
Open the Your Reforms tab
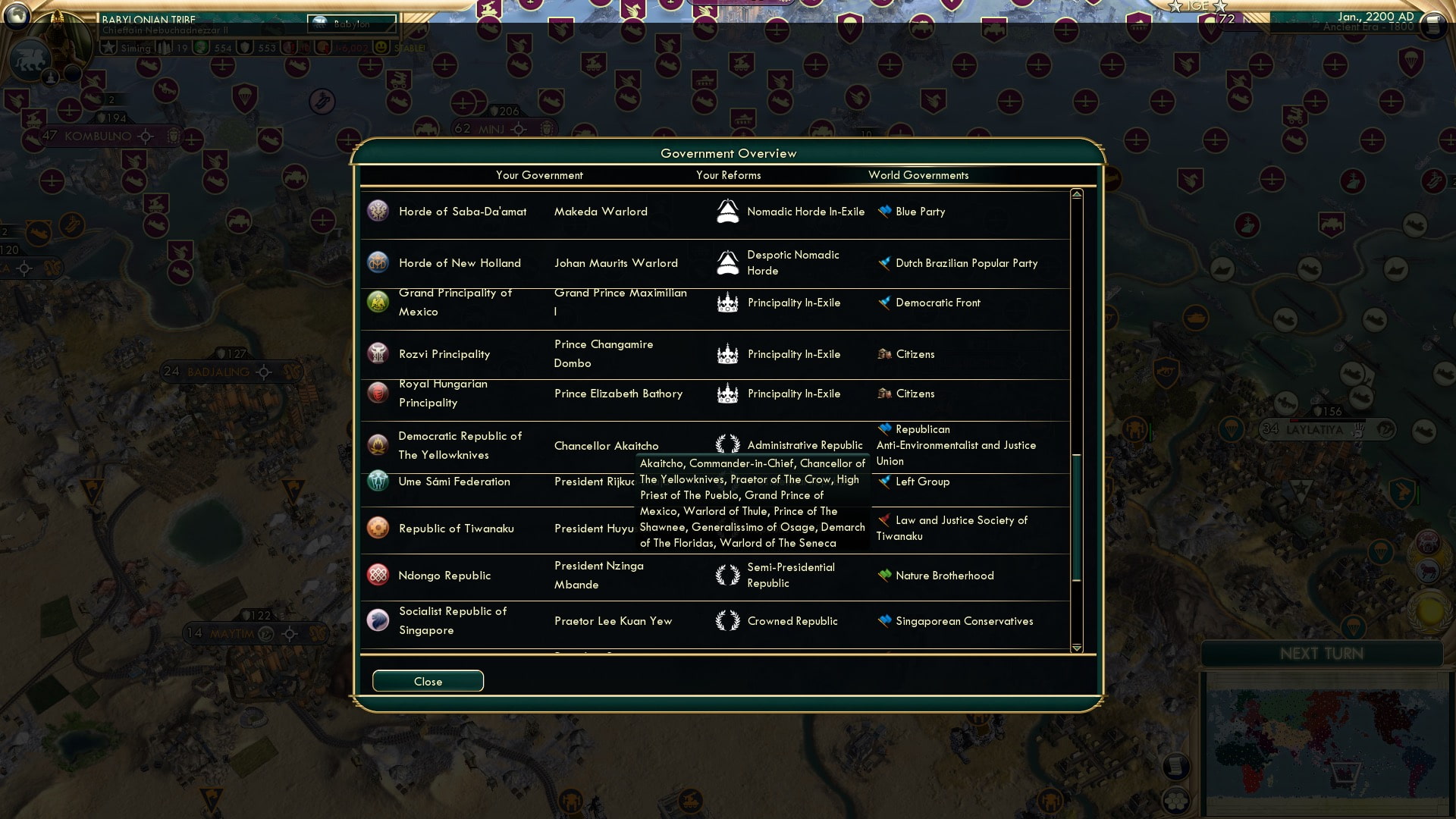click(x=728, y=175)
